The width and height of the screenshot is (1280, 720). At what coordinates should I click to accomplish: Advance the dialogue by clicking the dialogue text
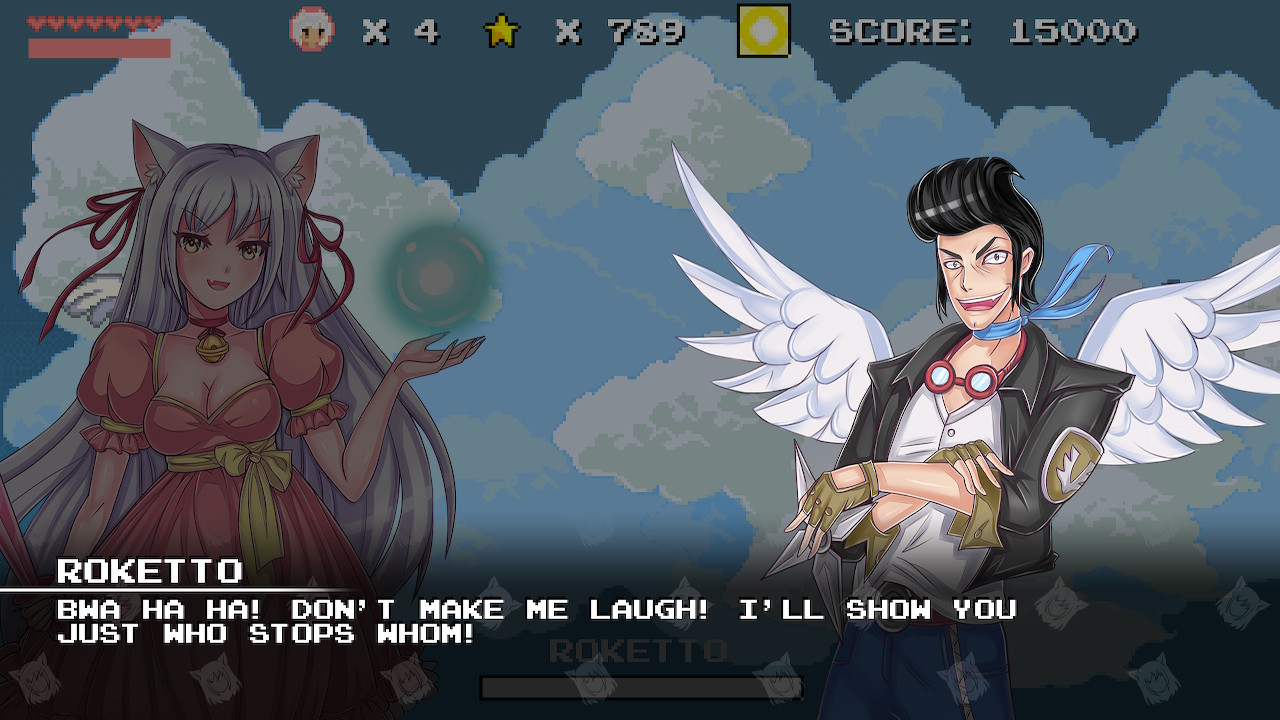click(x=400, y=615)
